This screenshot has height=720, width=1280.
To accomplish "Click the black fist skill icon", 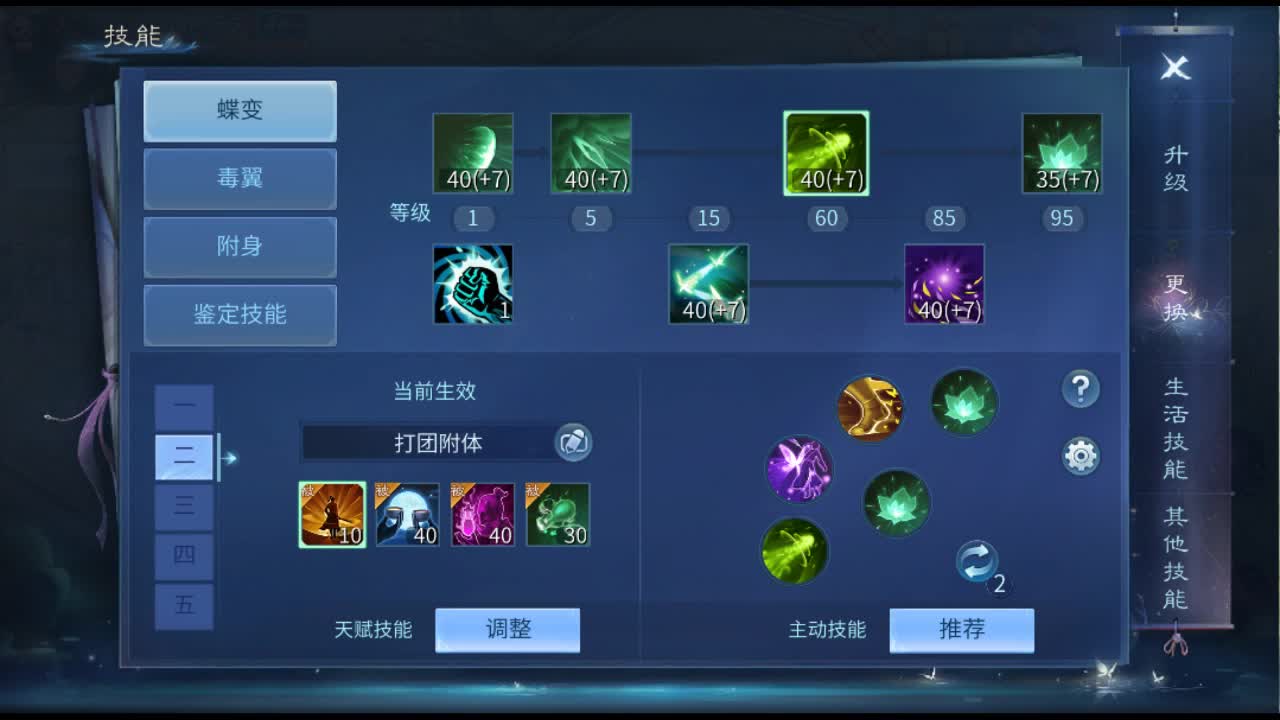I will [472, 284].
